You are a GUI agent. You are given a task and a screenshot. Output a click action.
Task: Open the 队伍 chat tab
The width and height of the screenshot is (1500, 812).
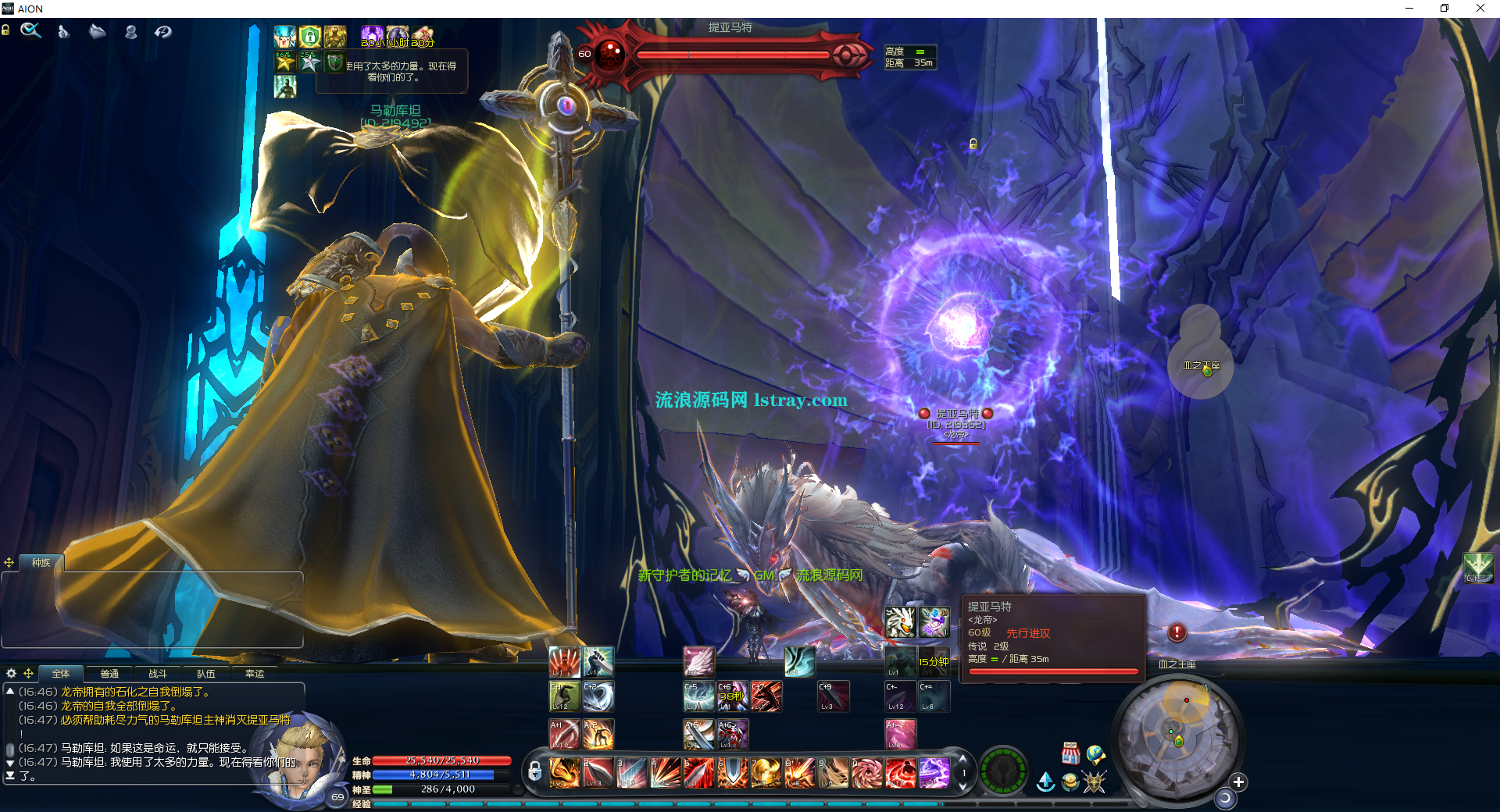click(x=206, y=673)
